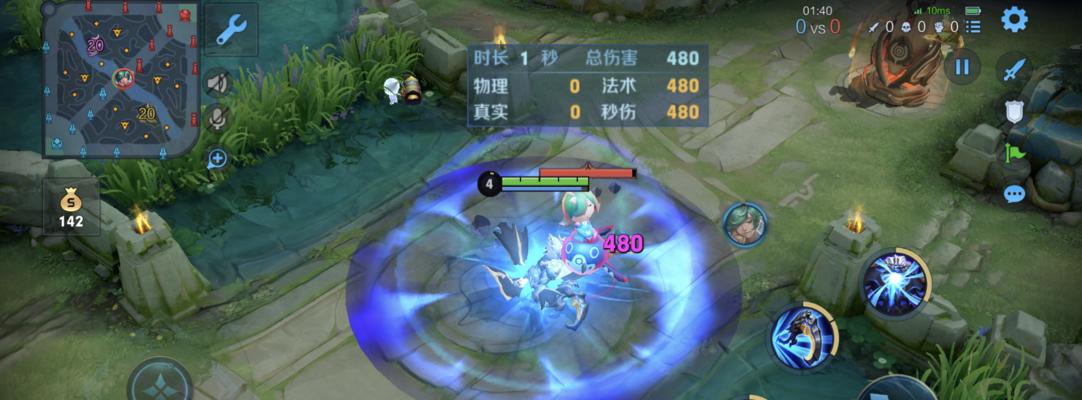Screen dimensions: 1082x400
Task: Tap the blue sword signal icon
Action: 1015,69
